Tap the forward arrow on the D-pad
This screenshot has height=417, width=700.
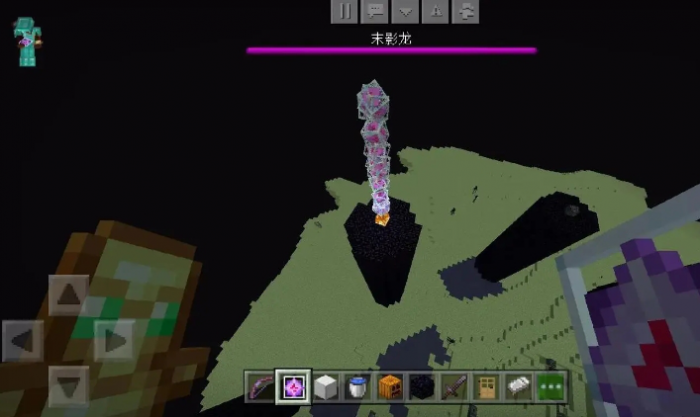tap(69, 296)
